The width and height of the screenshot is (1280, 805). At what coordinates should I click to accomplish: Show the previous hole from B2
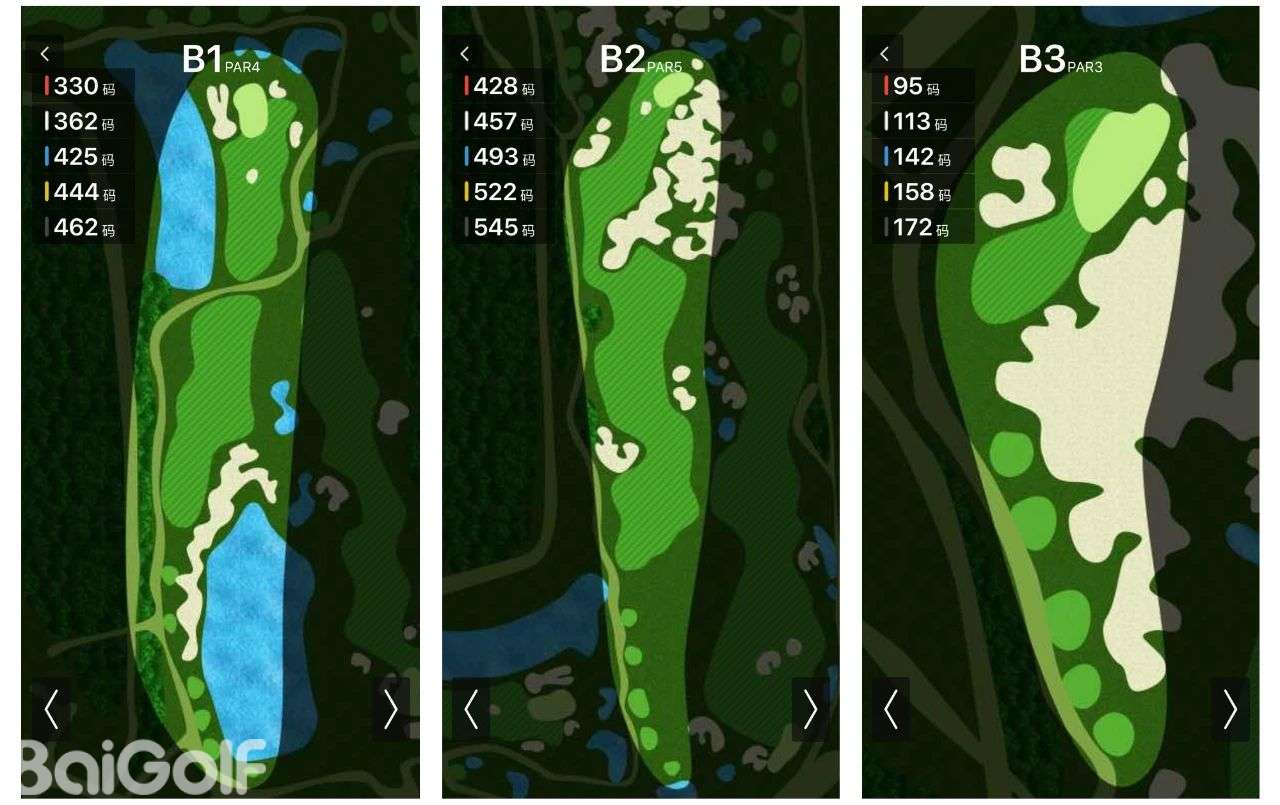[x=471, y=709]
